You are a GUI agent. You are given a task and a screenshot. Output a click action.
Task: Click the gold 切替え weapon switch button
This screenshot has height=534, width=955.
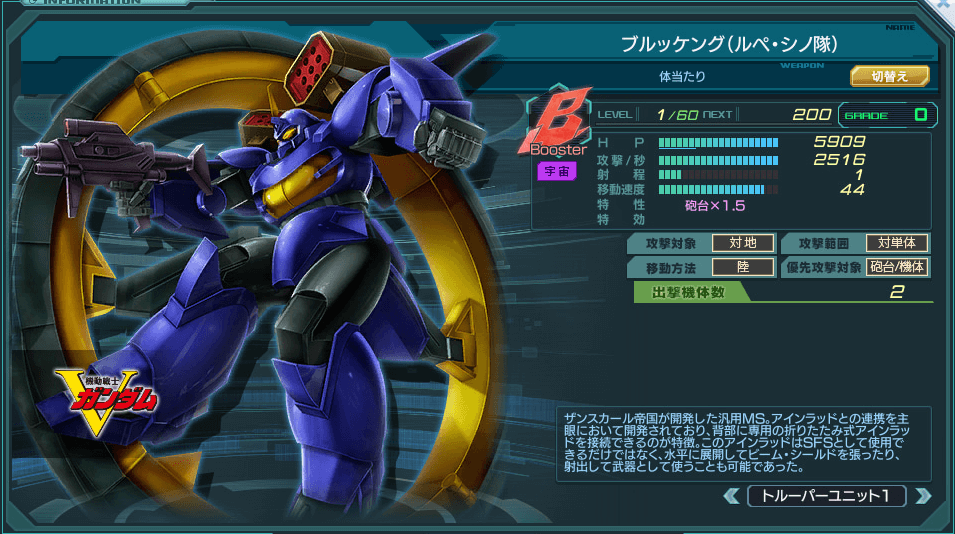click(890, 76)
